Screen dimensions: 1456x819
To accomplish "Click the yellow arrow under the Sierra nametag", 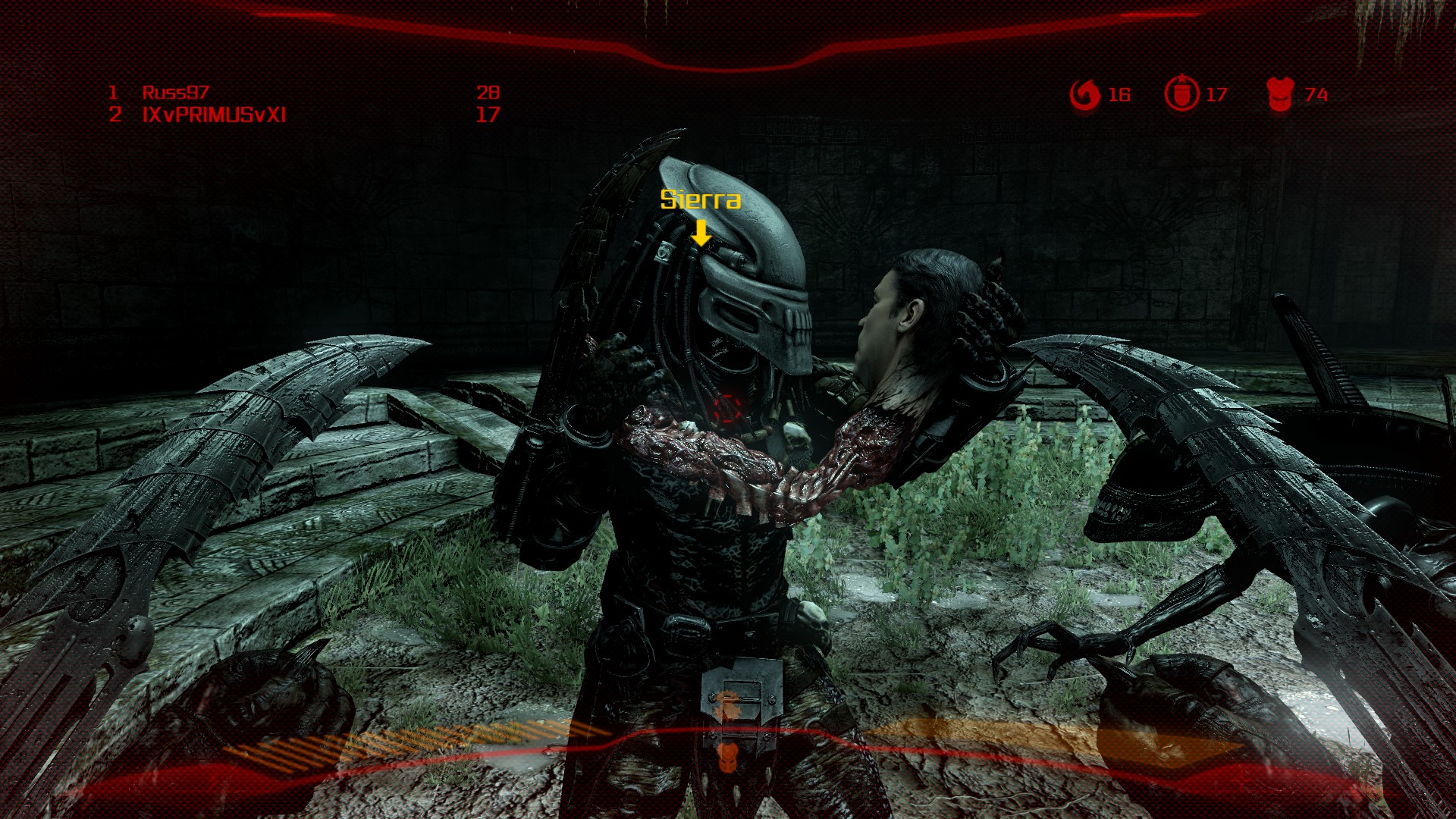I will click(x=701, y=232).
